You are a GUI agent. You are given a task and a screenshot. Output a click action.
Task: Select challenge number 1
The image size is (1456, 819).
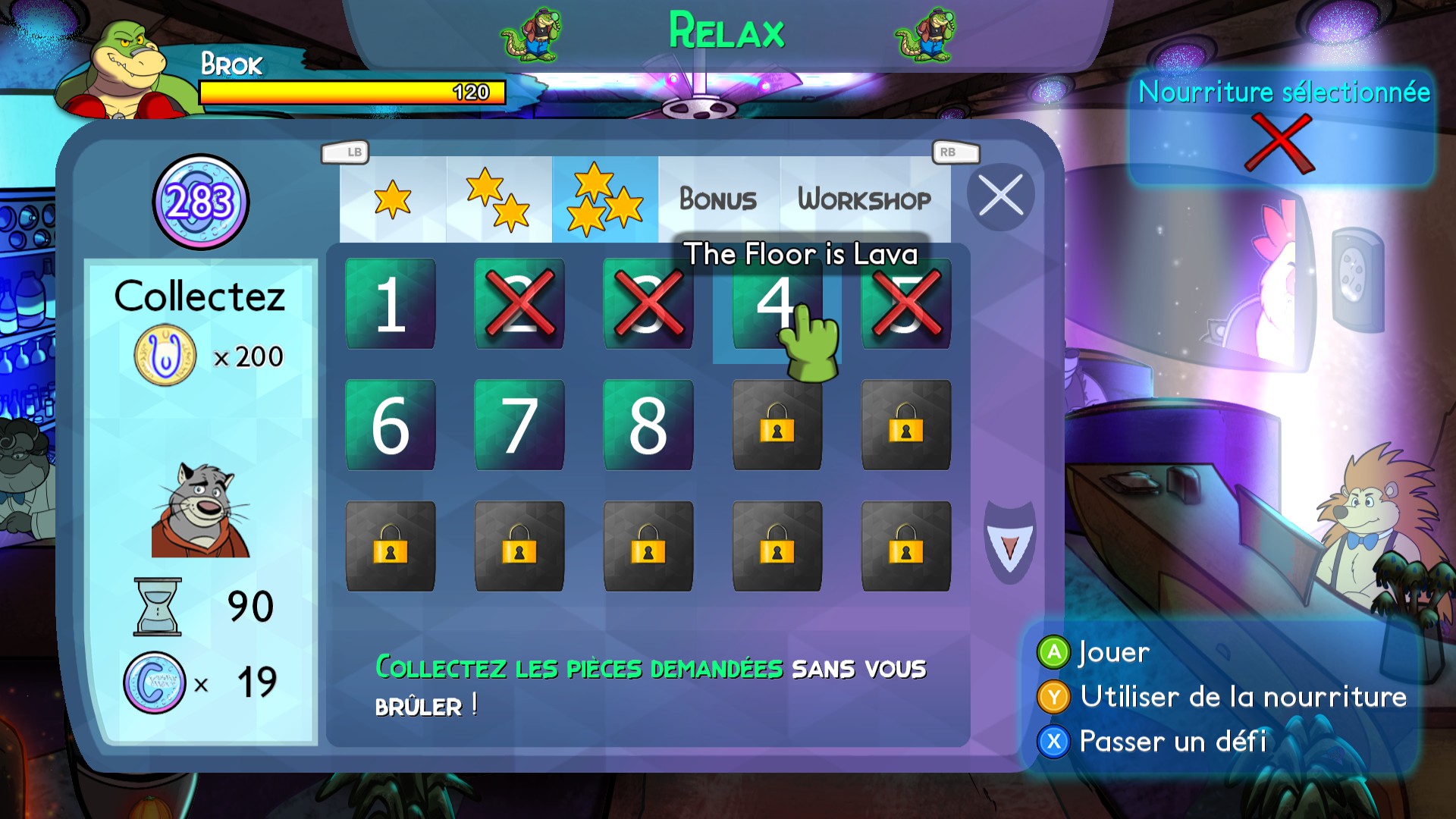point(391,304)
